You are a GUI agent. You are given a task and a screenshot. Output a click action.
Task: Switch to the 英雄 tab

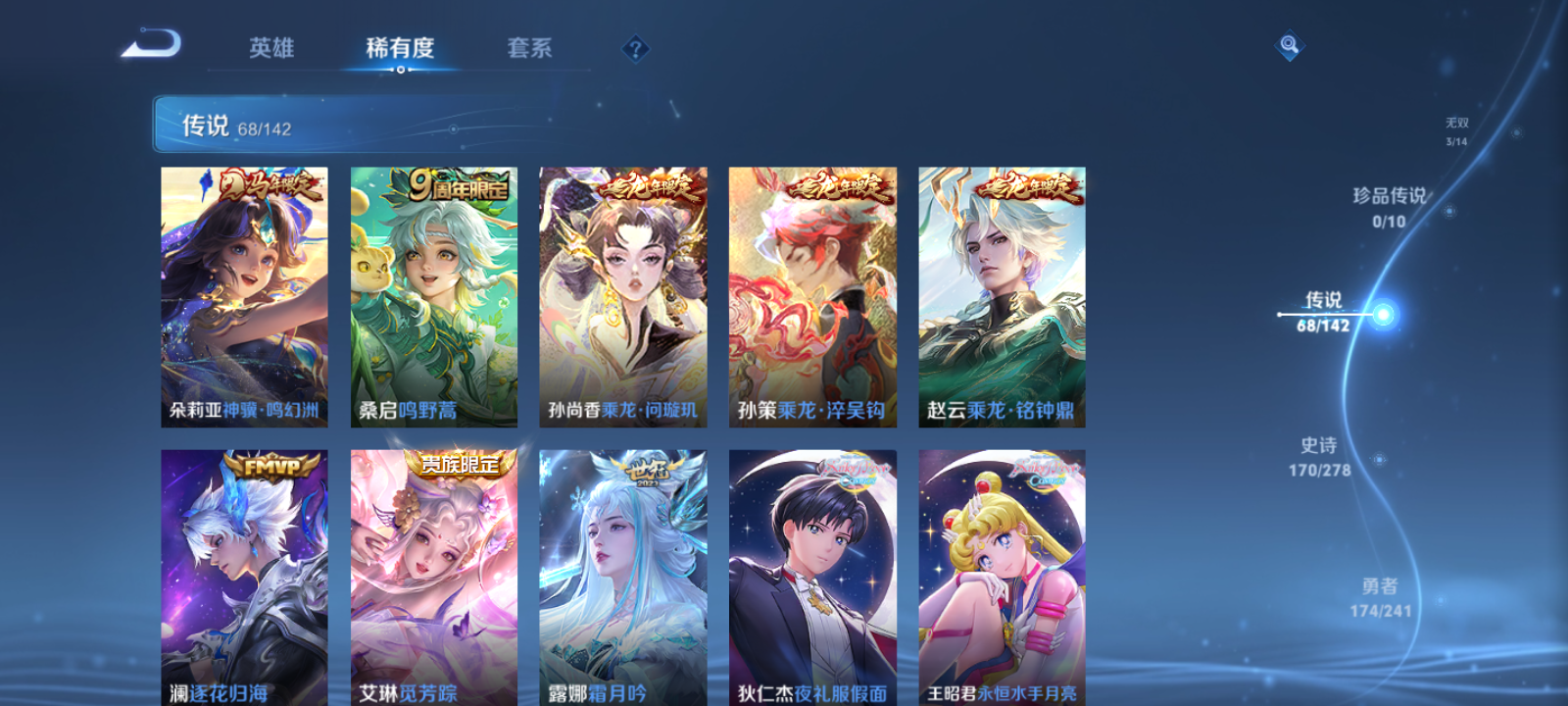271,47
